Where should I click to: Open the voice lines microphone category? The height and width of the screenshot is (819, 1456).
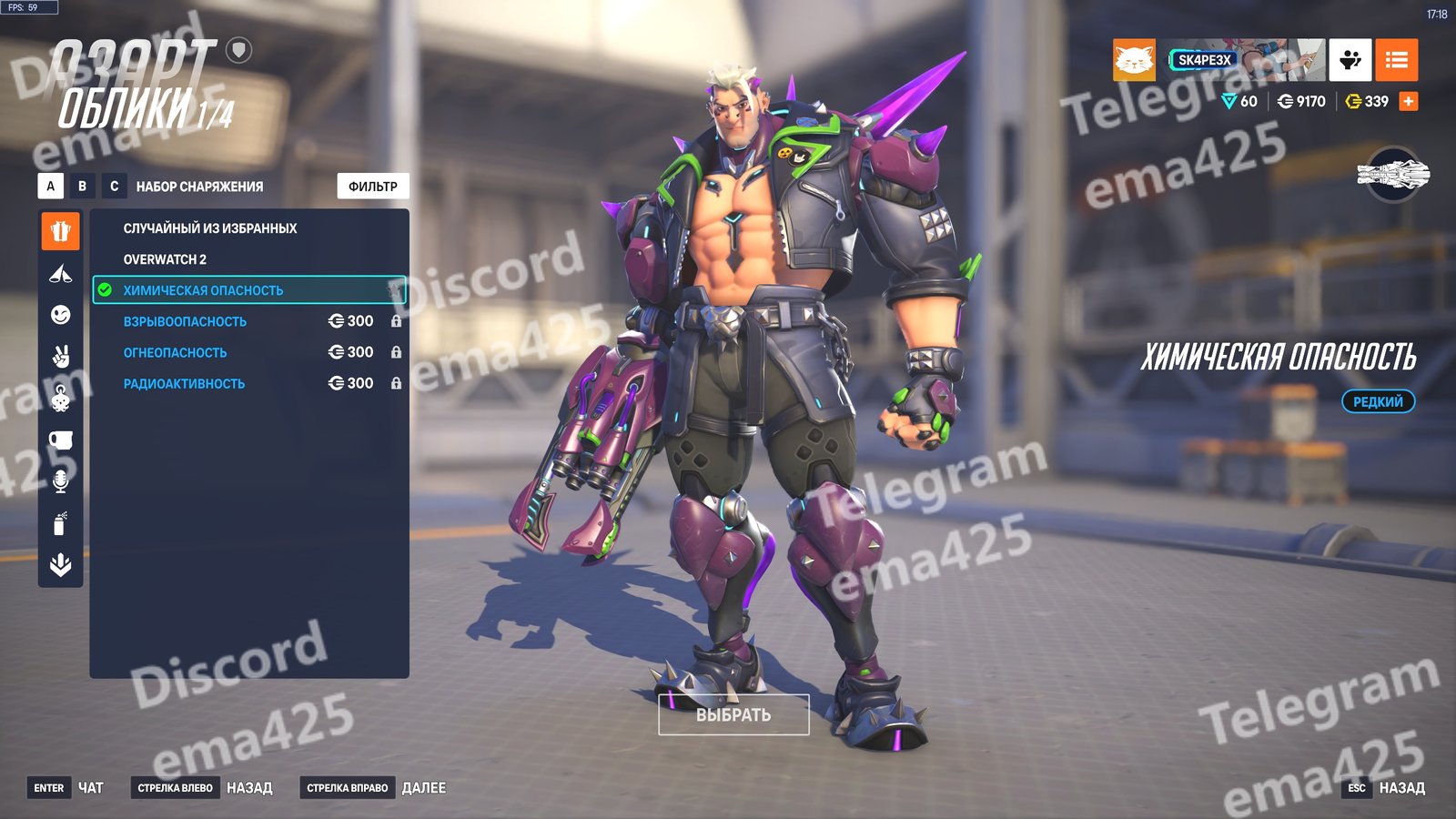coord(60,481)
